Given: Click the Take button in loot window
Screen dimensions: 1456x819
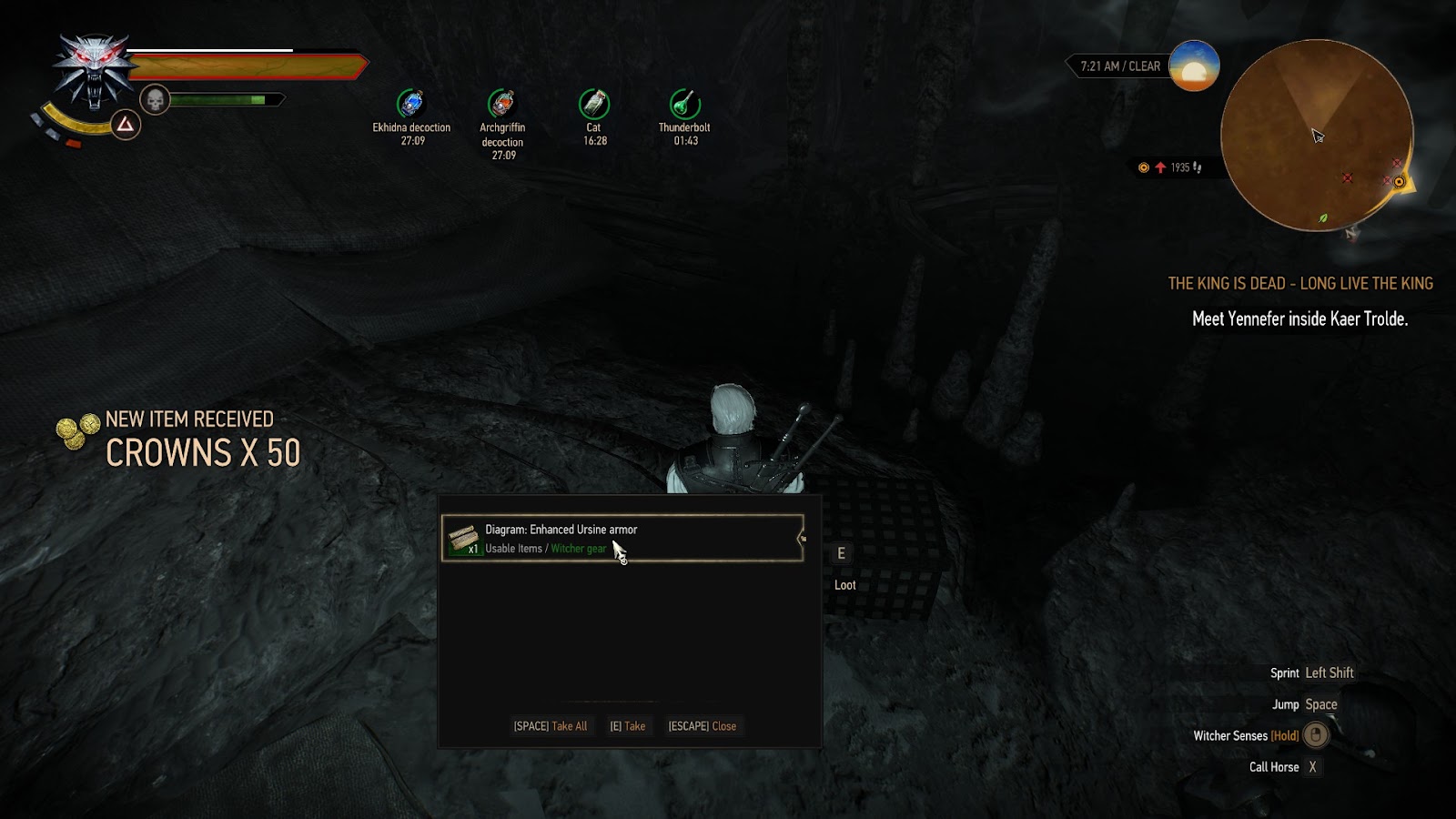Looking at the screenshot, I should 628,726.
